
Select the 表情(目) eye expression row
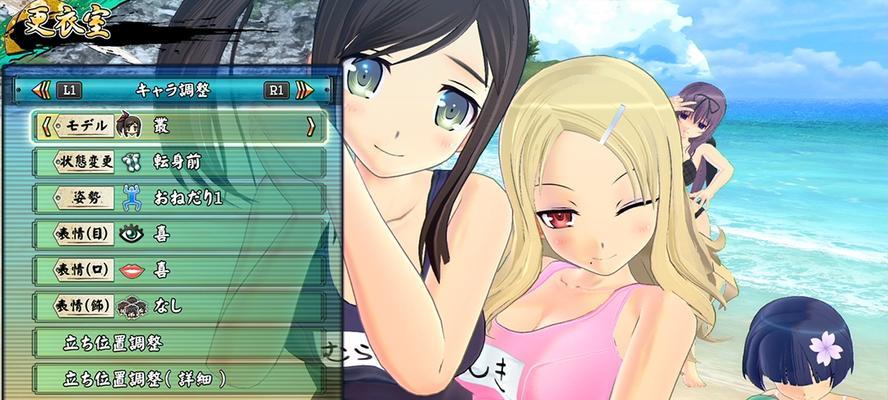[178, 235]
